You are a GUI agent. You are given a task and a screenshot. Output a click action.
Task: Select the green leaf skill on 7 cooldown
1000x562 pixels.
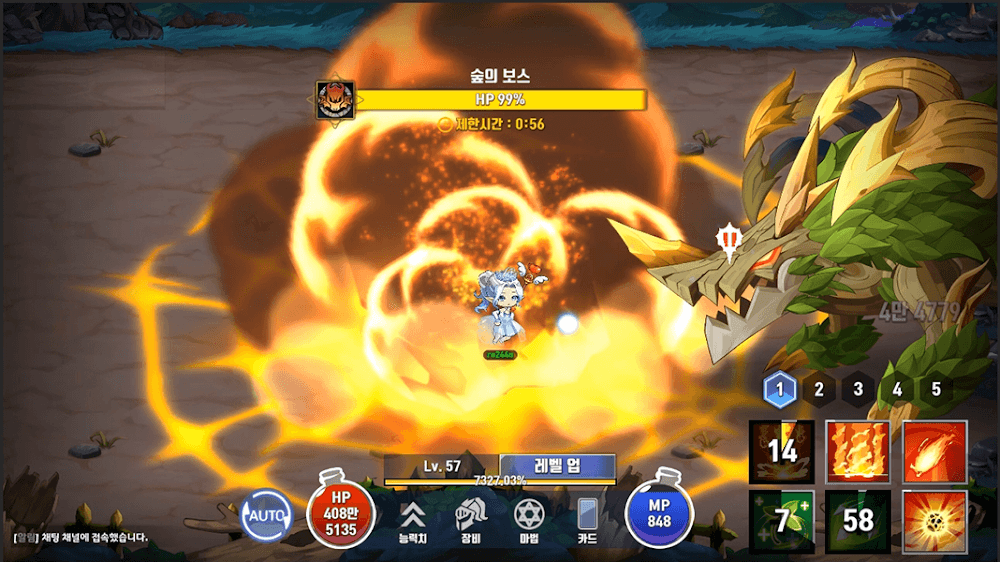[781, 522]
